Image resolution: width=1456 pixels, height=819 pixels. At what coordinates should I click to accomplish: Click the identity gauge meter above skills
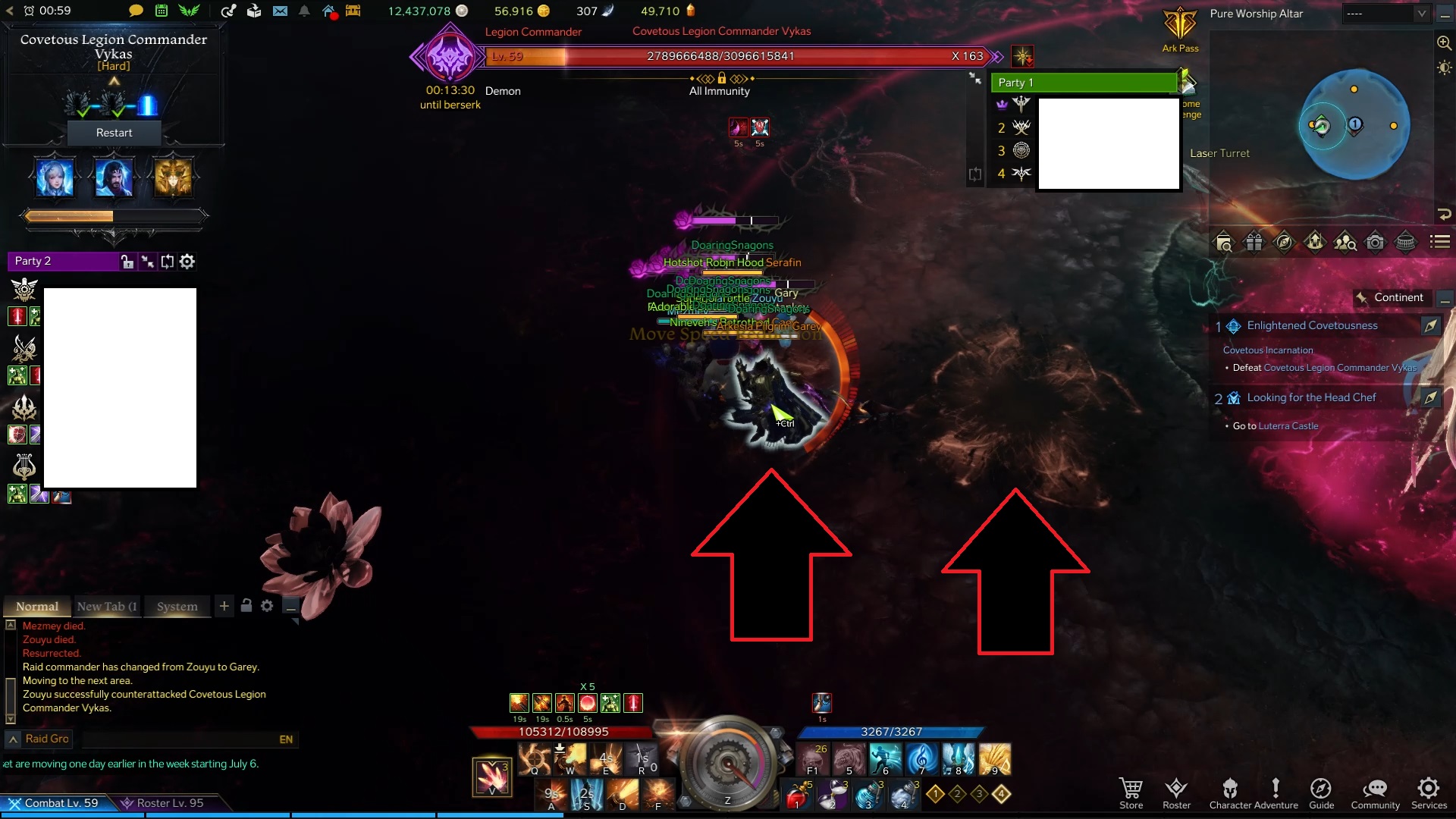click(728, 762)
